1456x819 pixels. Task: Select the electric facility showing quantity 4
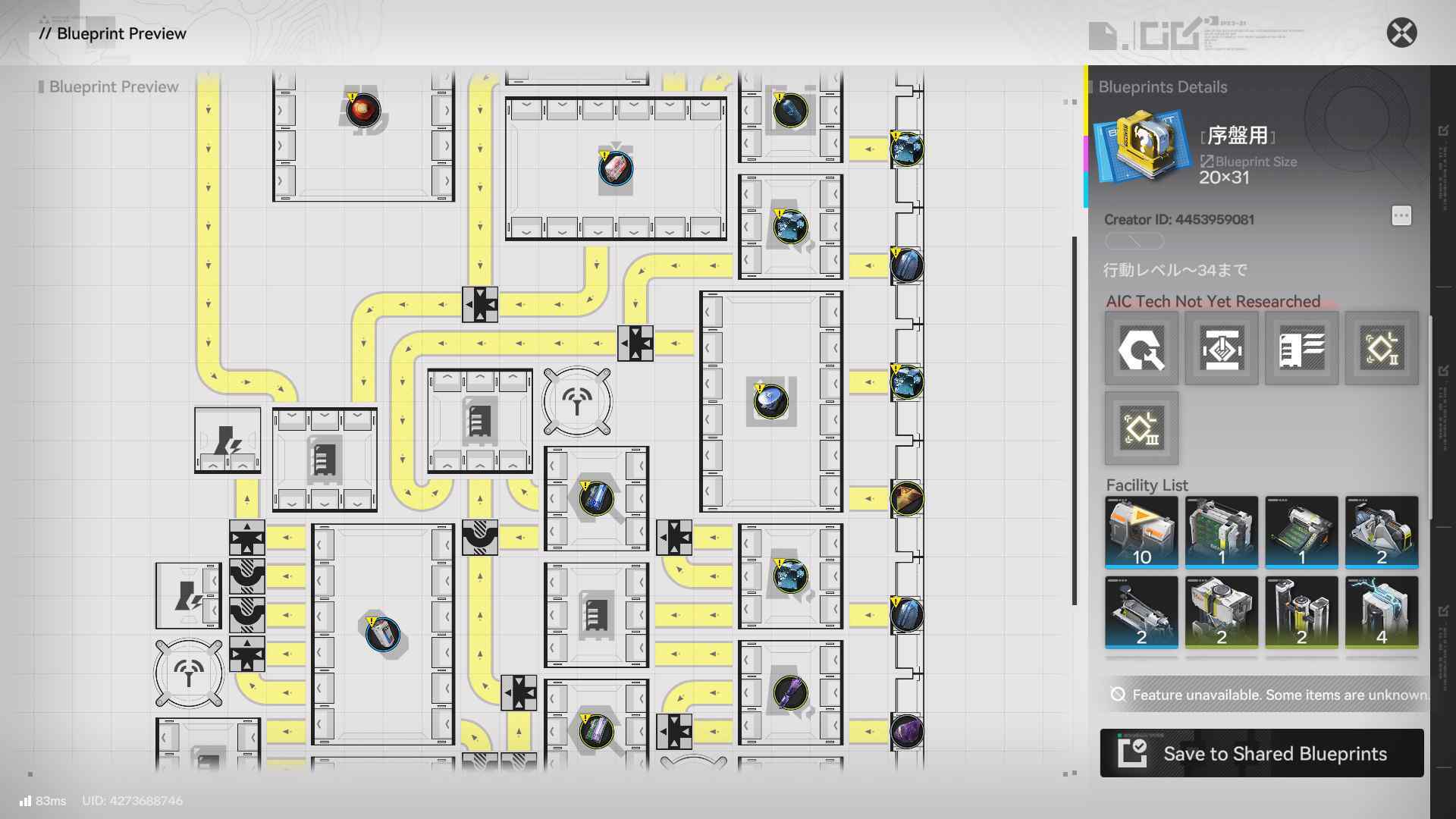point(1381,613)
